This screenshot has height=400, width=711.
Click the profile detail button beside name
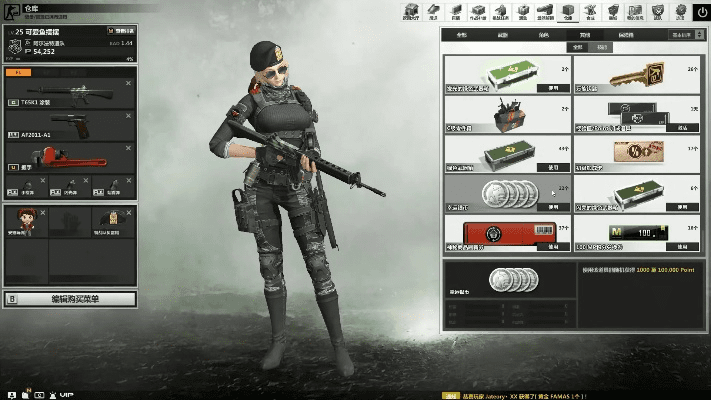pos(120,32)
